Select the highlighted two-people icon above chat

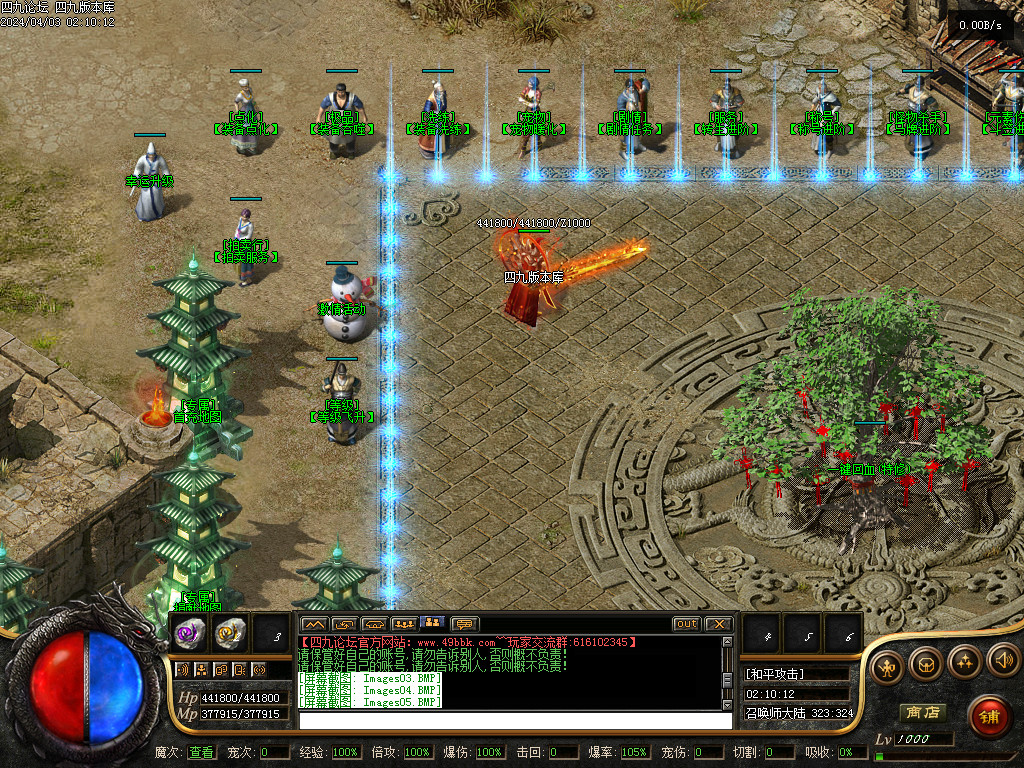pos(433,624)
